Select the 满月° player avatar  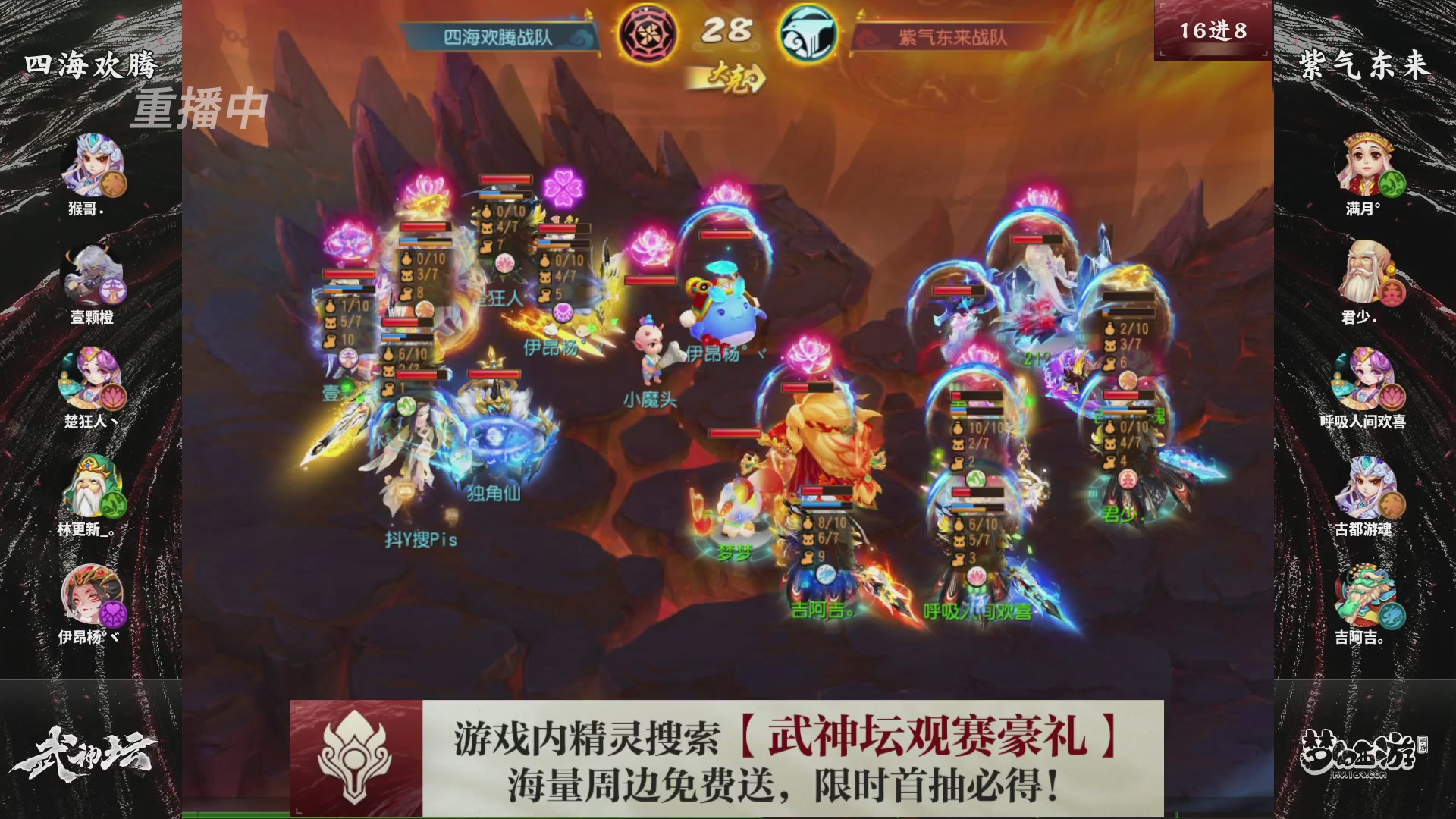[1365, 163]
